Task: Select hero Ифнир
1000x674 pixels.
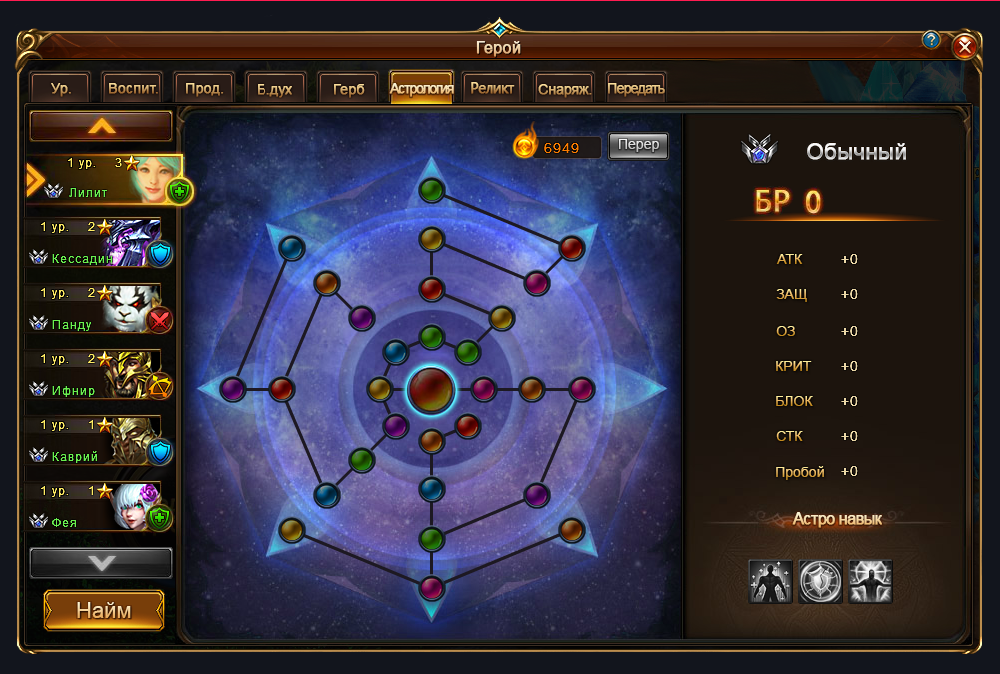Action: [95, 375]
